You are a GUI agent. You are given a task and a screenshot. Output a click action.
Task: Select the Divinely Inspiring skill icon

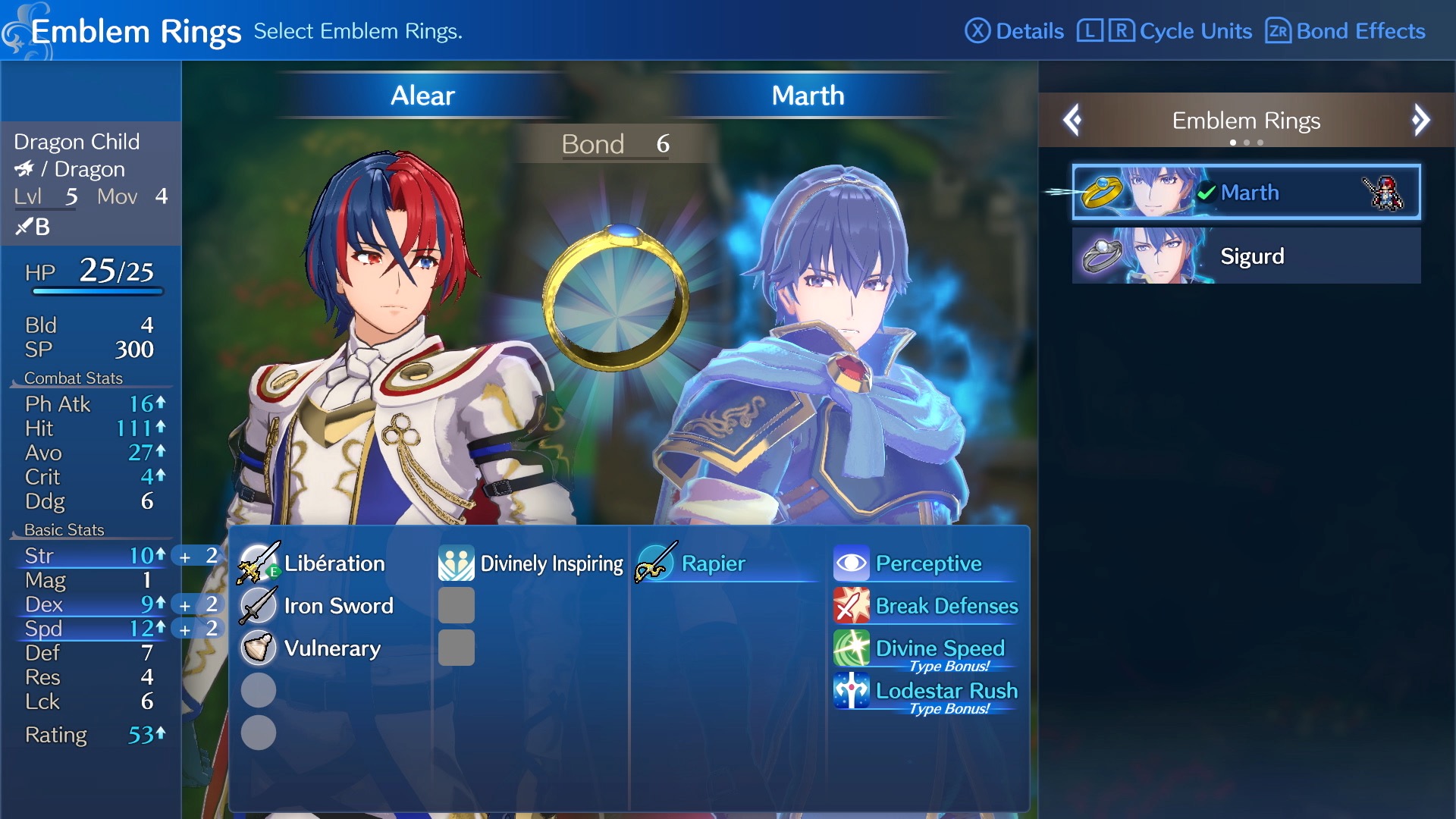click(455, 563)
